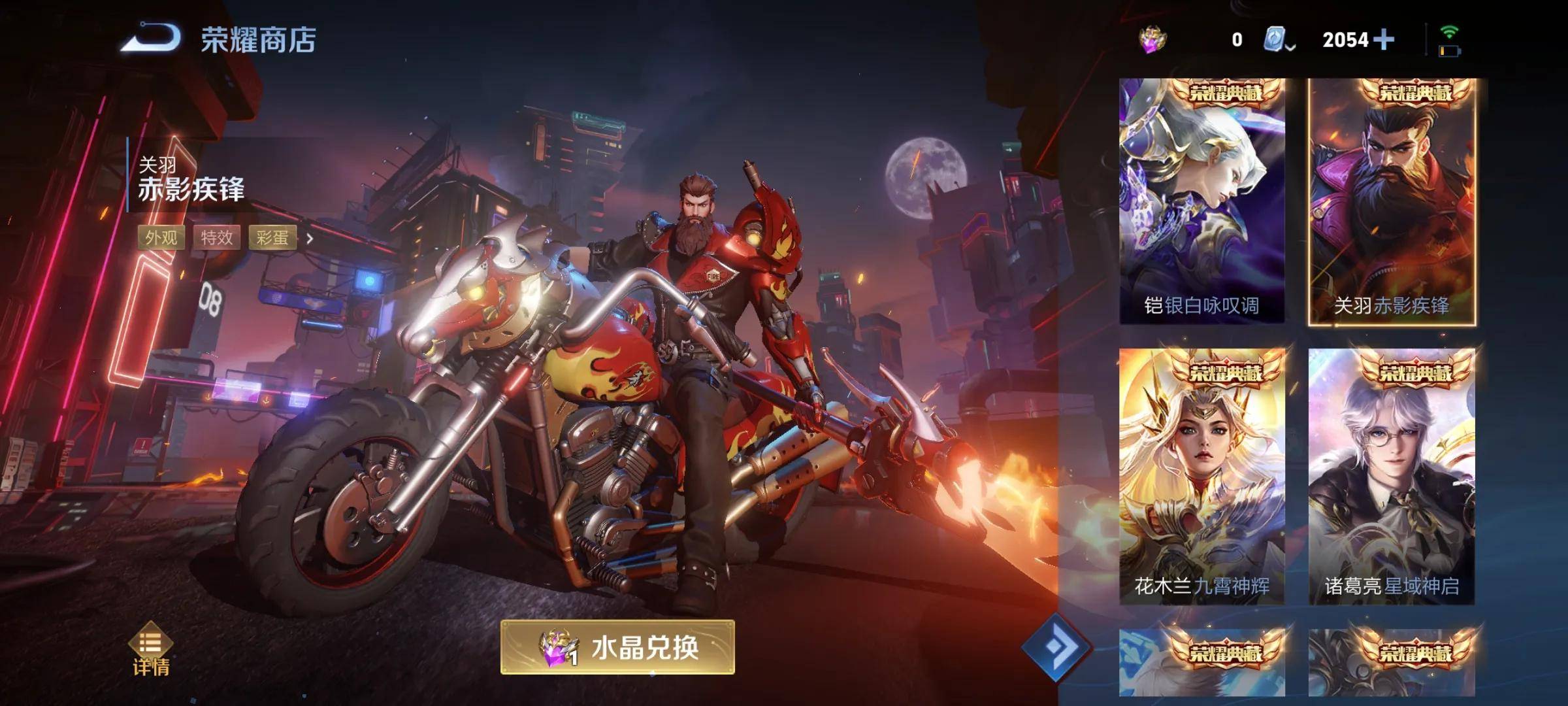
Task: Choose the 花木兰 九霄神辉 skin card
Action: tap(1201, 476)
